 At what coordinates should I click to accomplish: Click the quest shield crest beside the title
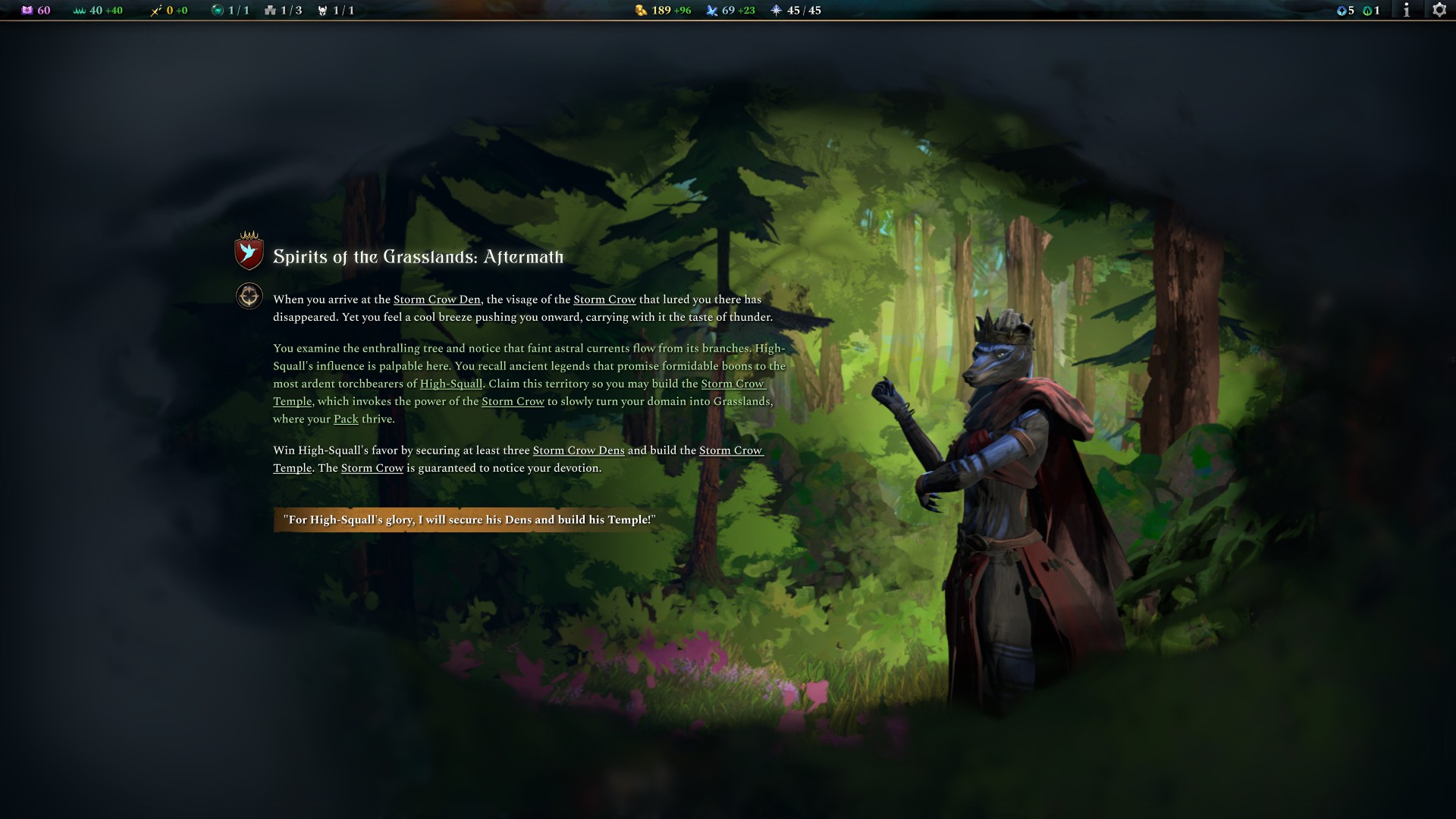point(247,255)
